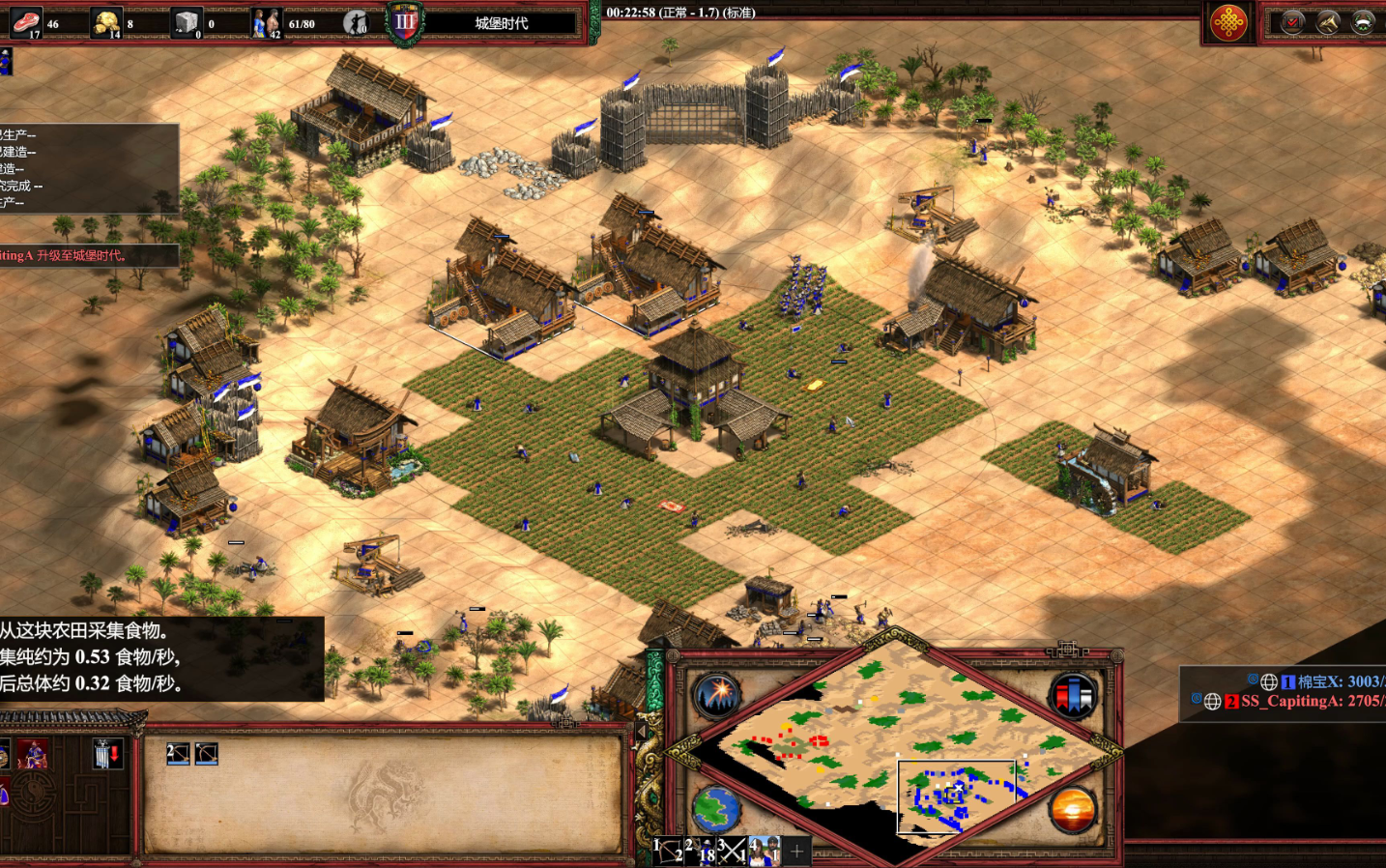Select the single archer icon without number
Screen dimensions: 1386x868
pyautogui.click(x=207, y=754)
